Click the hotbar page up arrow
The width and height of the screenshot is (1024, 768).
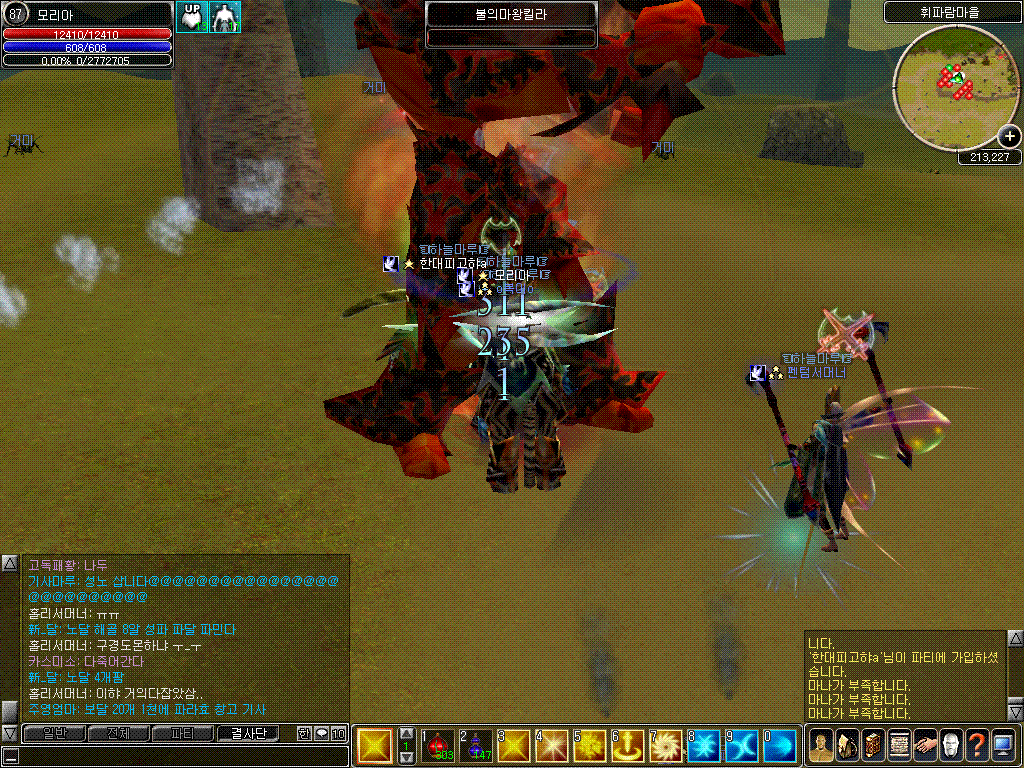pyautogui.click(x=407, y=734)
